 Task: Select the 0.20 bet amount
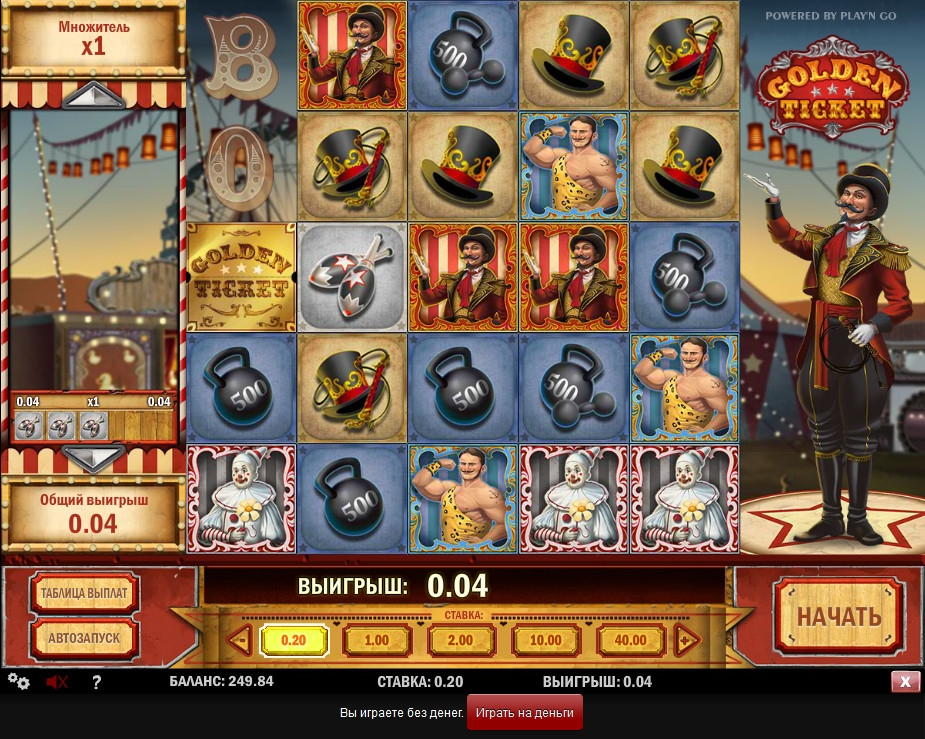point(293,641)
